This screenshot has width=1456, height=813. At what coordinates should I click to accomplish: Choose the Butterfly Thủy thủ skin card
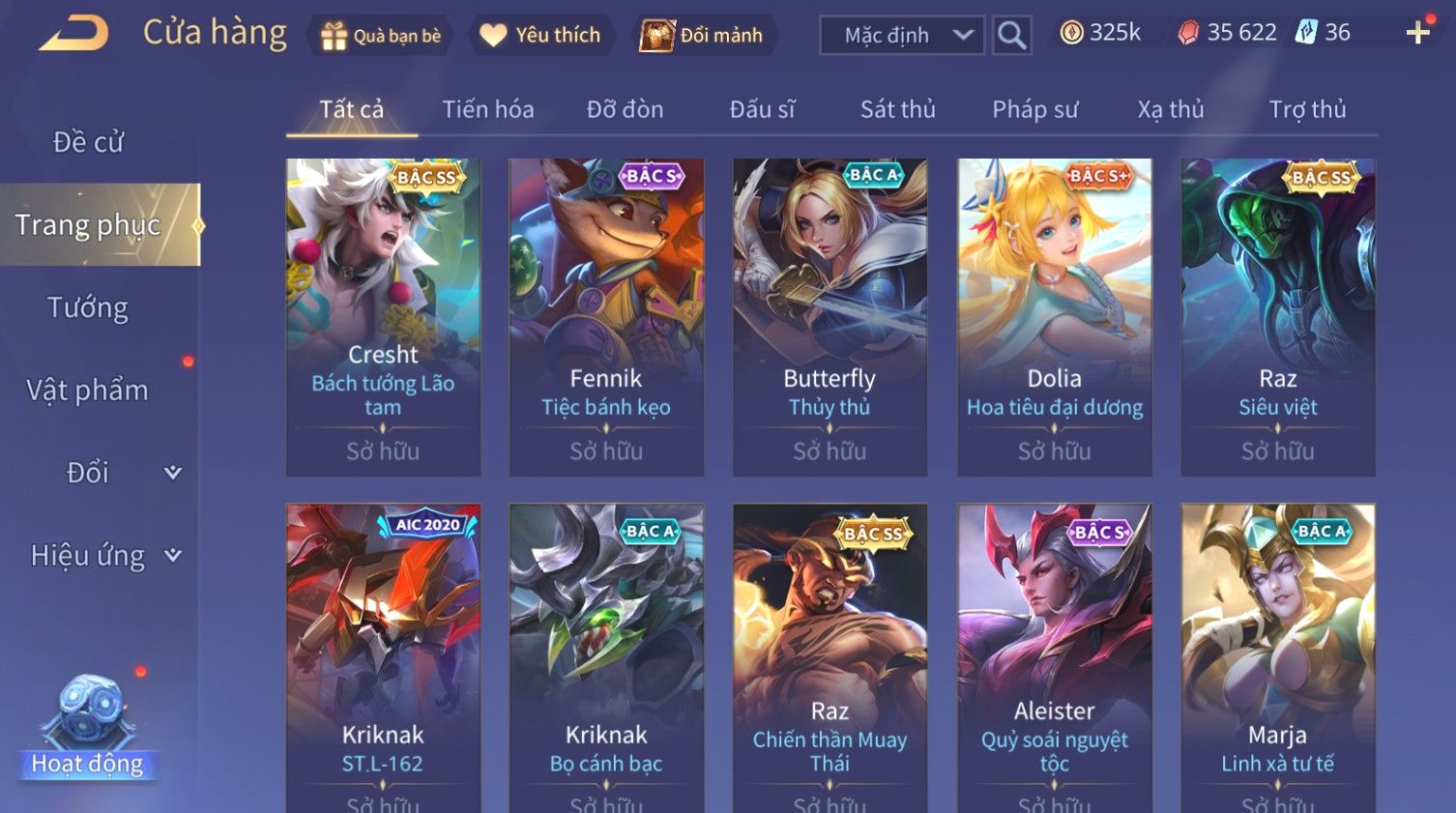(x=830, y=316)
